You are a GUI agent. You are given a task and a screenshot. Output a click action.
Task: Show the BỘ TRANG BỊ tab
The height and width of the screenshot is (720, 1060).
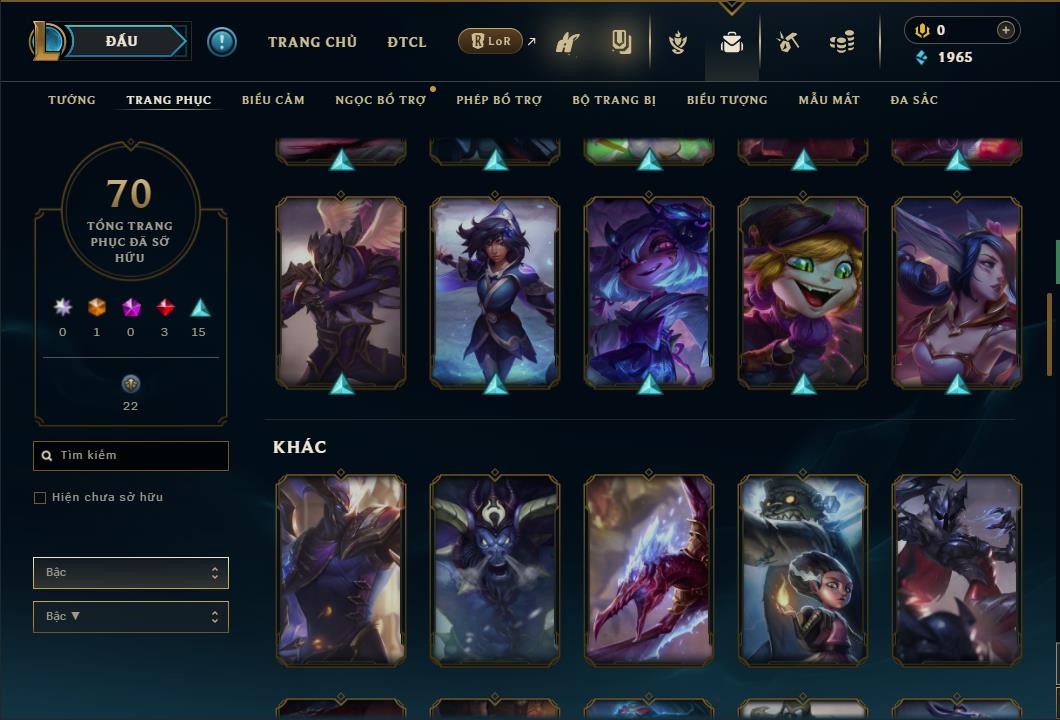[x=614, y=100]
